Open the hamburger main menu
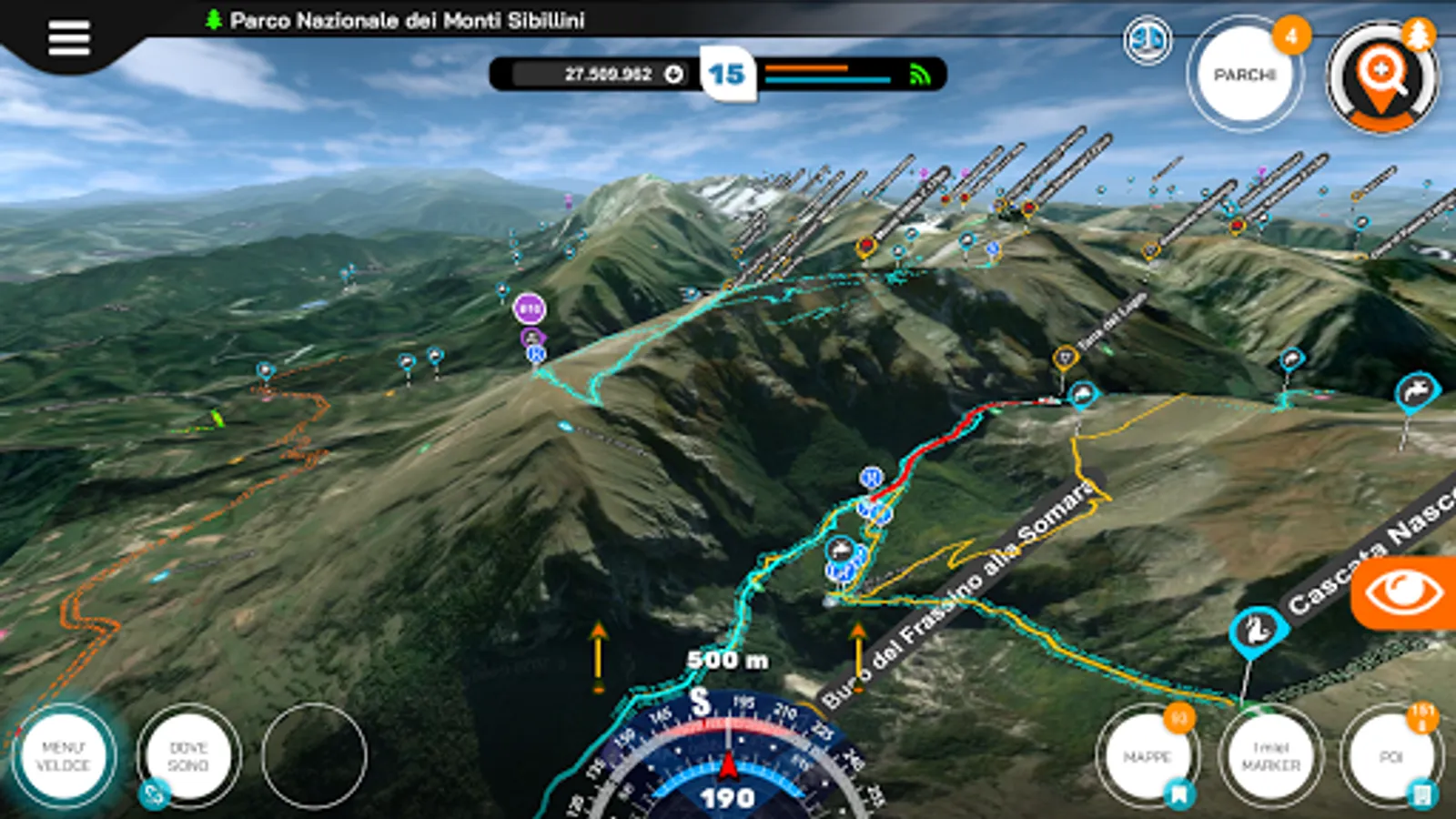This screenshot has height=819, width=1456. tap(68, 38)
